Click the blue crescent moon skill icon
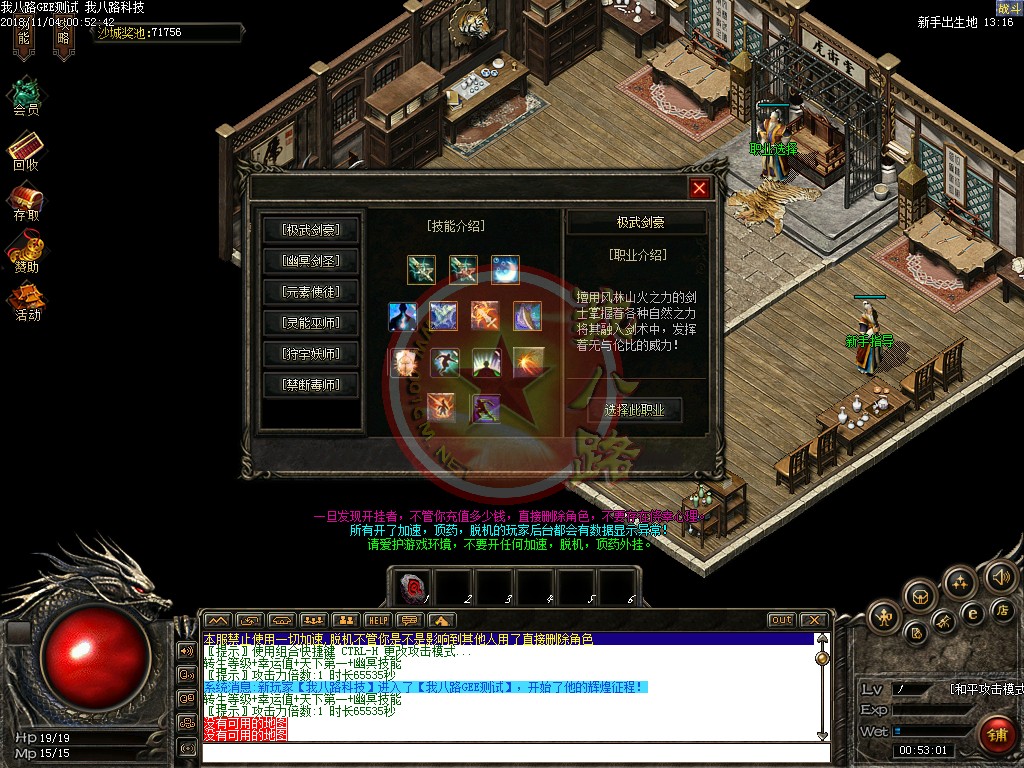This screenshot has height=768, width=1024. point(505,269)
